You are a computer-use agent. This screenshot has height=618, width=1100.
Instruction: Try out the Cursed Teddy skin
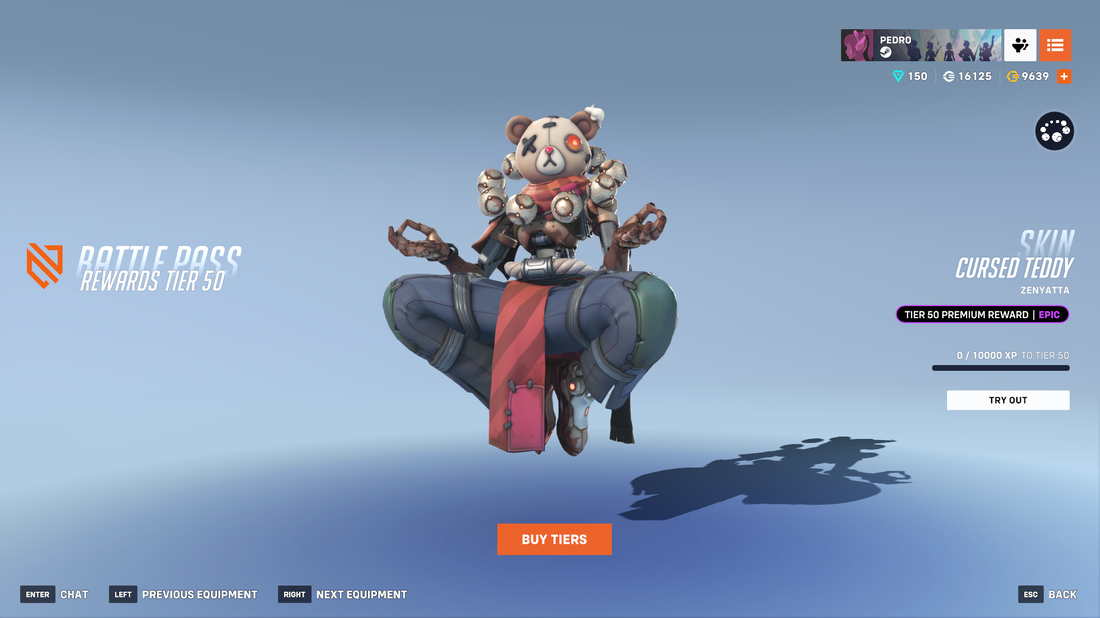click(x=1007, y=400)
